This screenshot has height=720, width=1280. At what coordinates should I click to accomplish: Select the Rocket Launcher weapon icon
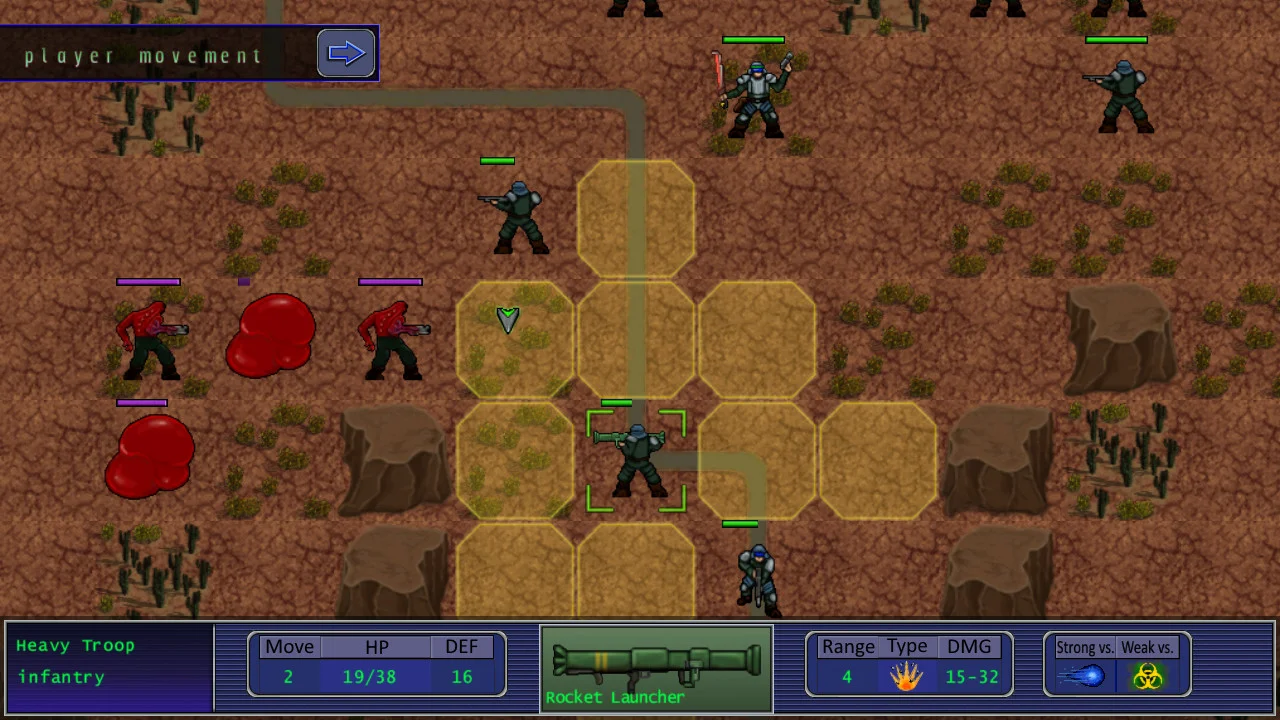click(x=656, y=665)
